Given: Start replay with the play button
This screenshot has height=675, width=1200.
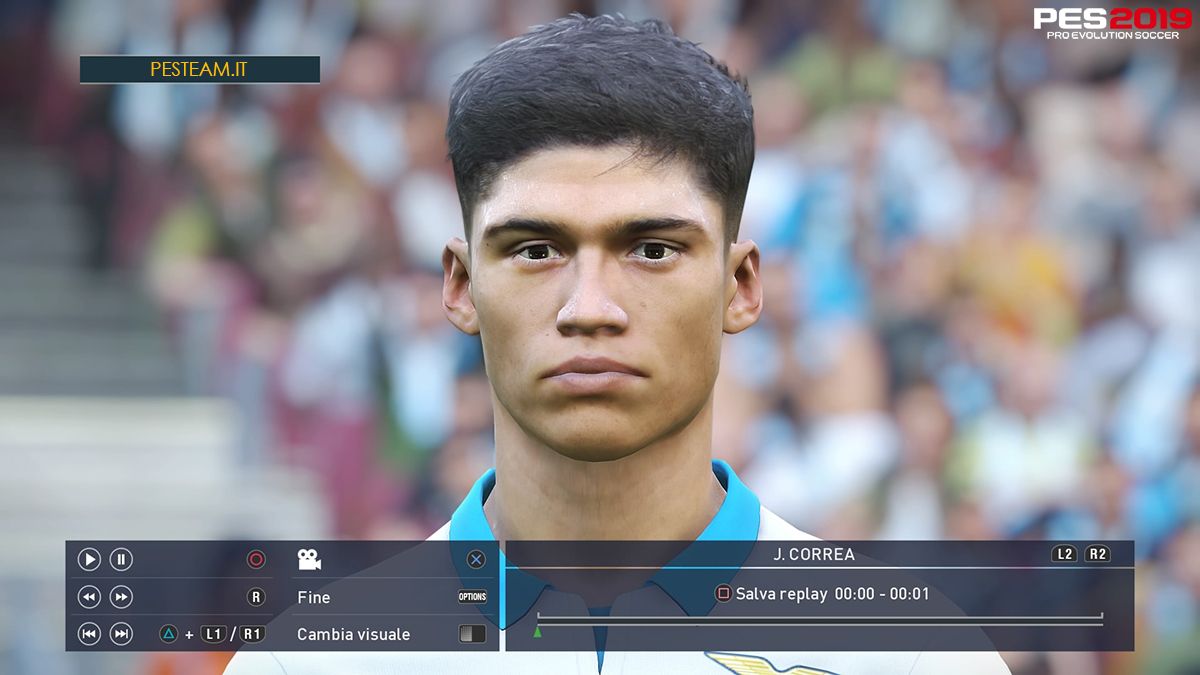Looking at the screenshot, I should 89,560.
